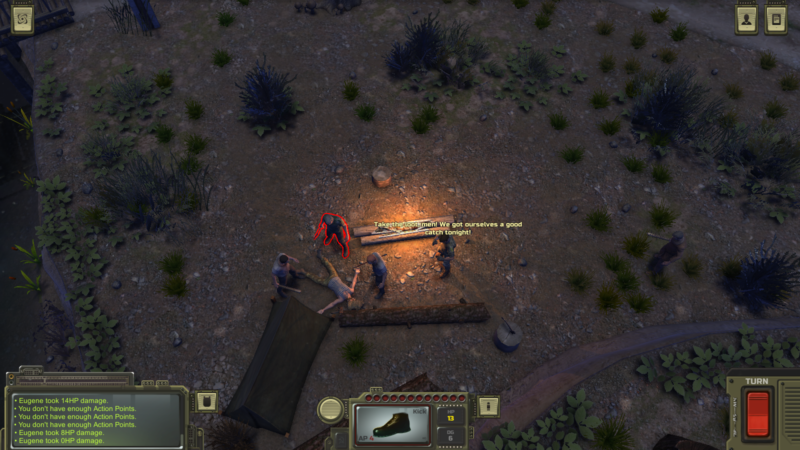Click the backpack inventory button beside the log
The width and height of the screenshot is (800, 450).
(x=203, y=402)
